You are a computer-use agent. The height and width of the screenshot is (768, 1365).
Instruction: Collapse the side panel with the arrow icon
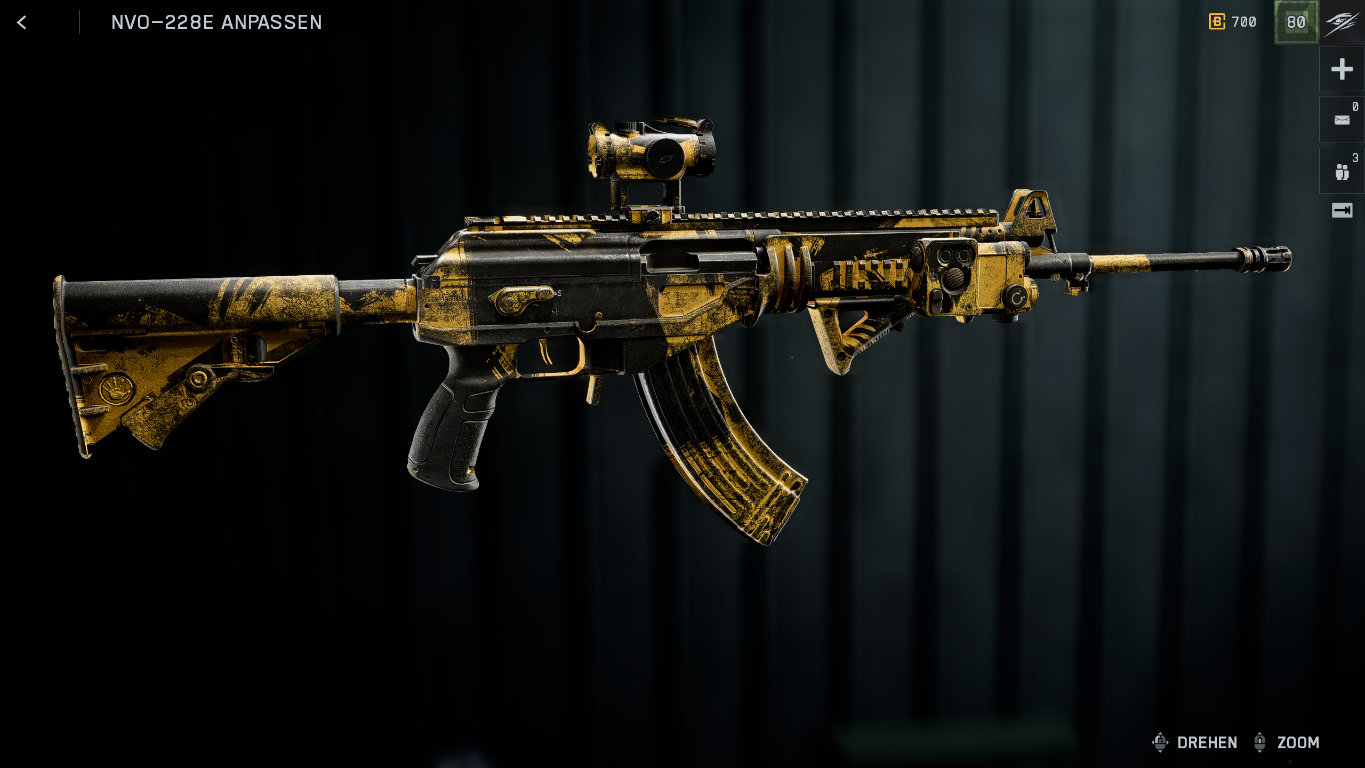1342,210
